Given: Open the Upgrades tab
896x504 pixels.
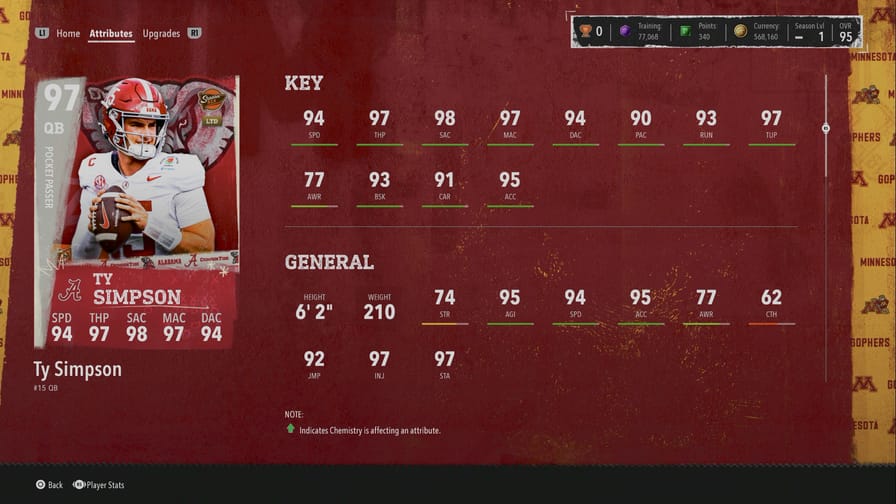Looking at the screenshot, I should click(x=161, y=33).
